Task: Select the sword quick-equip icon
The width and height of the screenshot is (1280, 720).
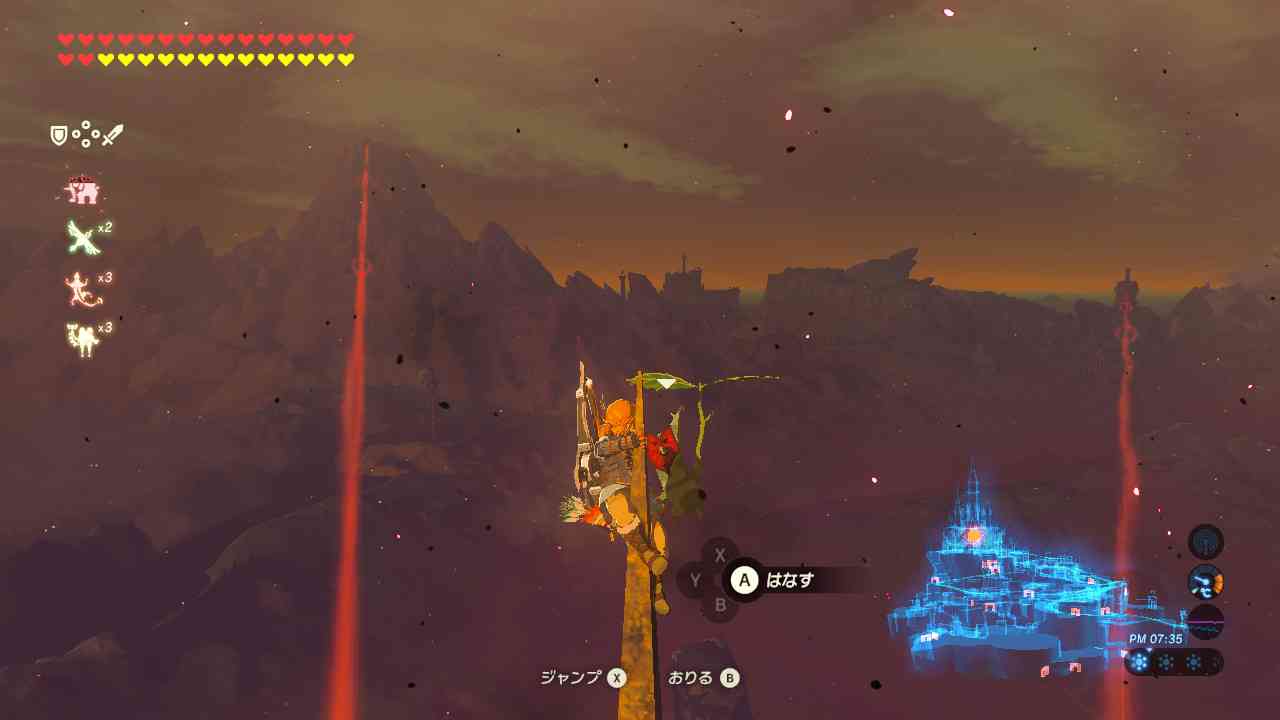Action: 112,135
